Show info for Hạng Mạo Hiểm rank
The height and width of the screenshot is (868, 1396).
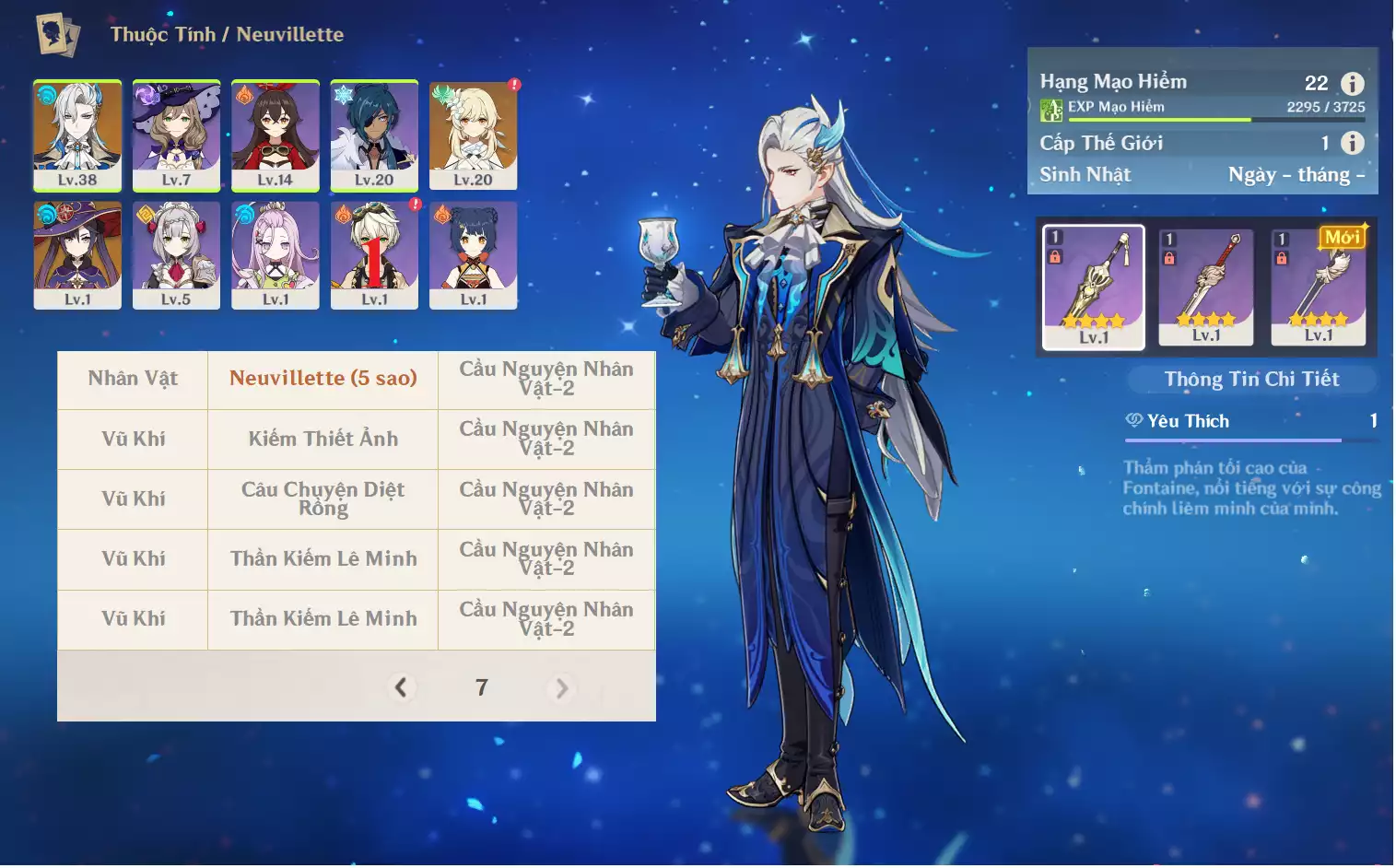point(1352,84)
